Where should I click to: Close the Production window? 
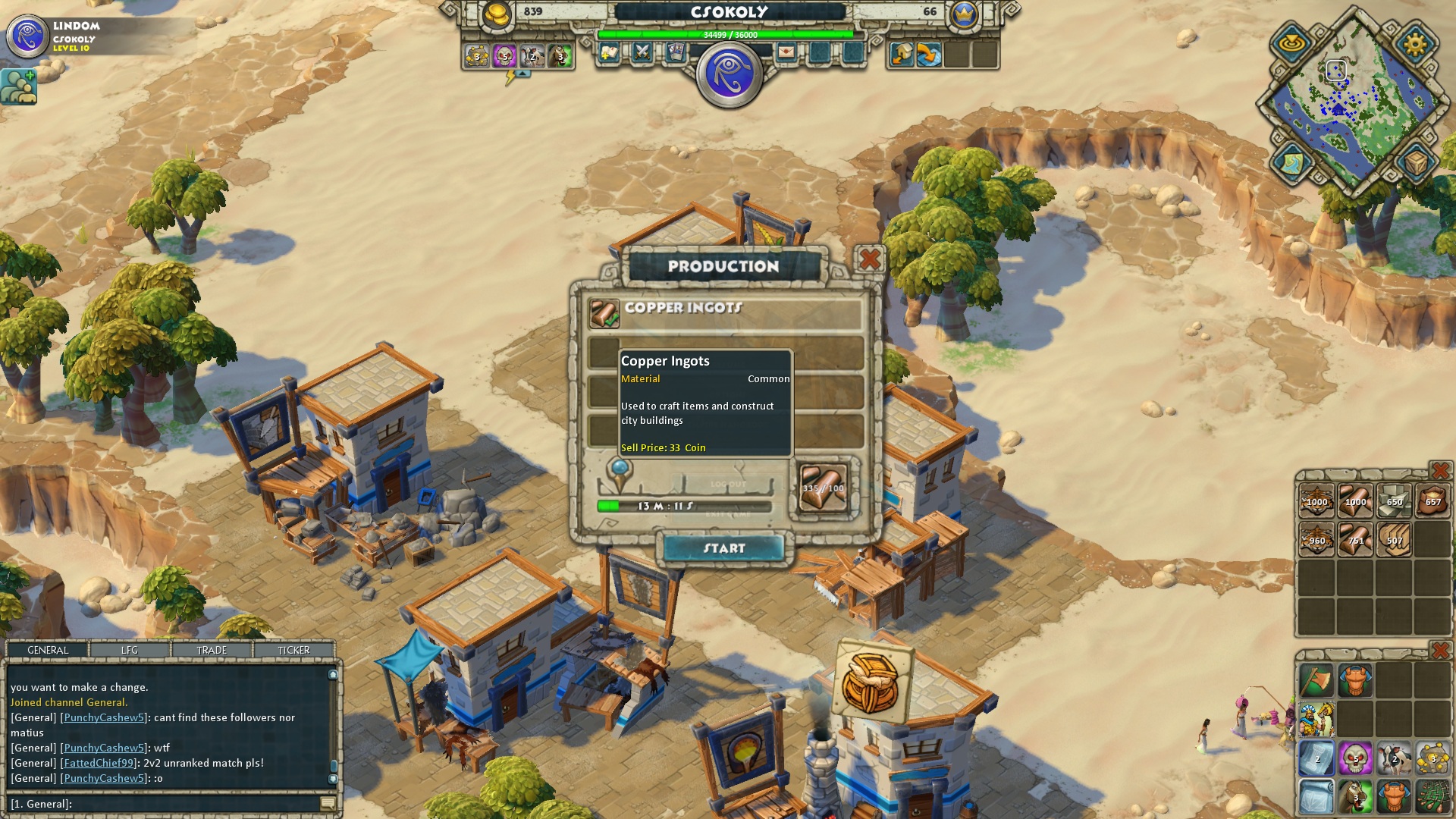[870, 259]
